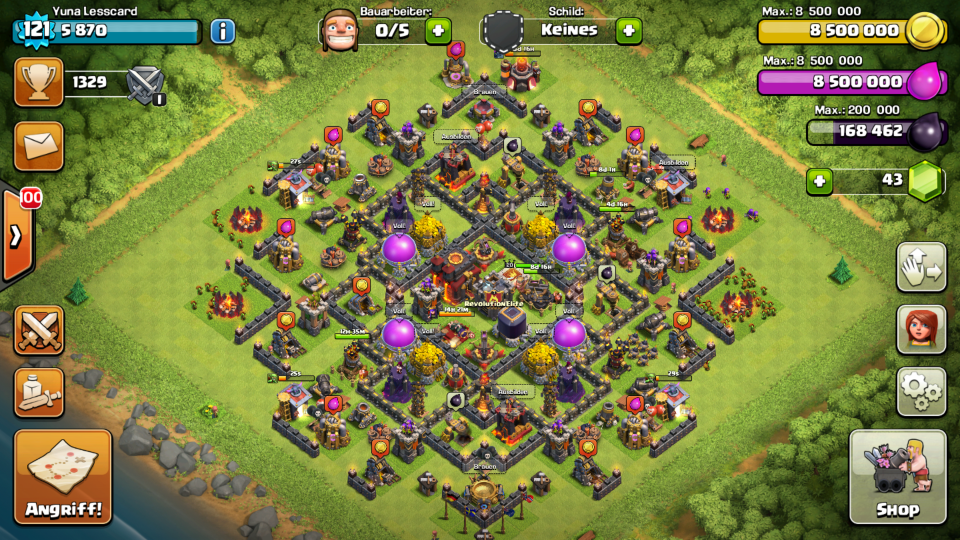This screenshot has height=540, width=960.
Task: Open the mail inbox envelope
Action: click(x=38, y=146)
